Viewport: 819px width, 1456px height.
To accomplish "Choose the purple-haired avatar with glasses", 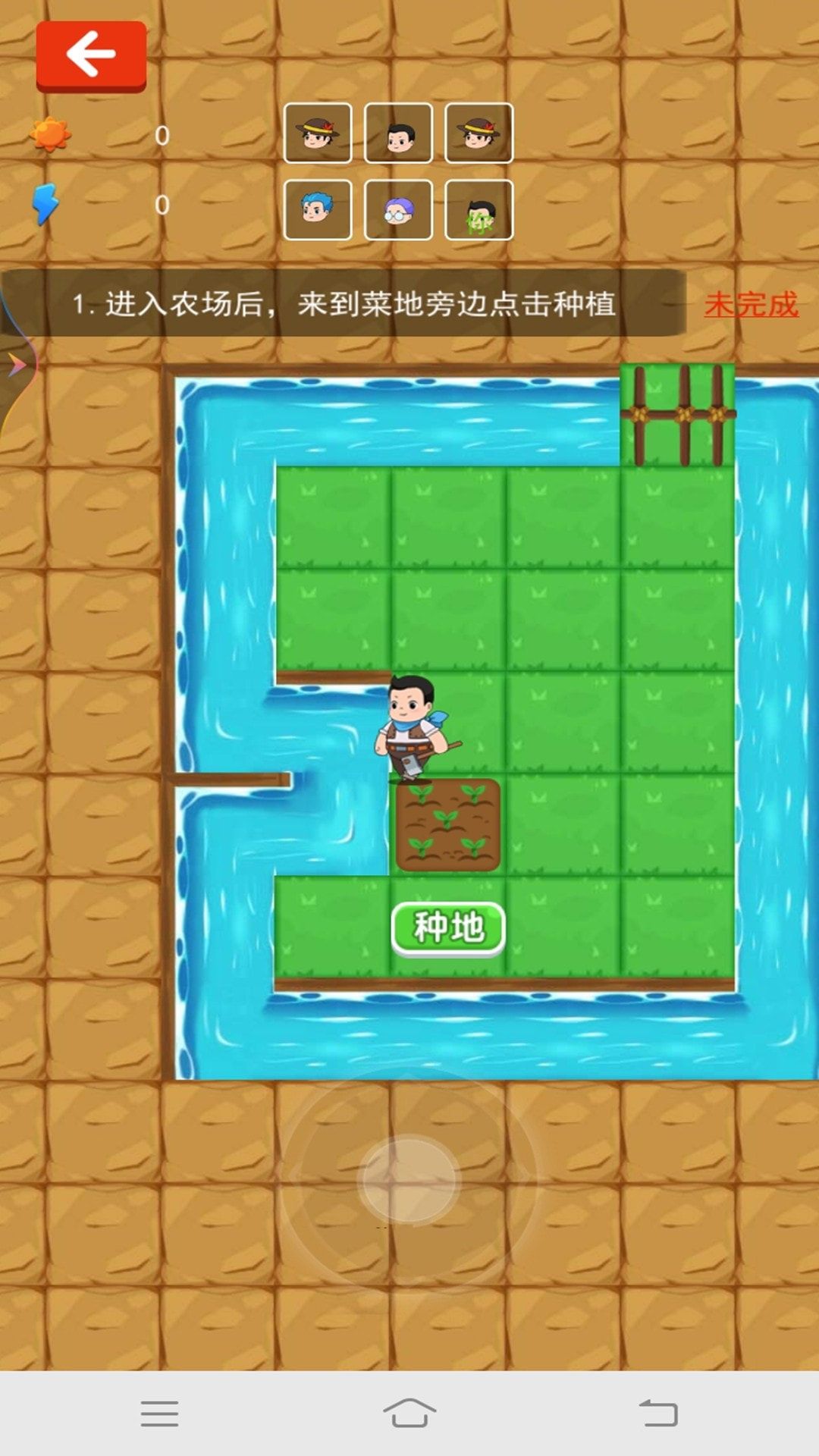I will click(x=398, y=210).
